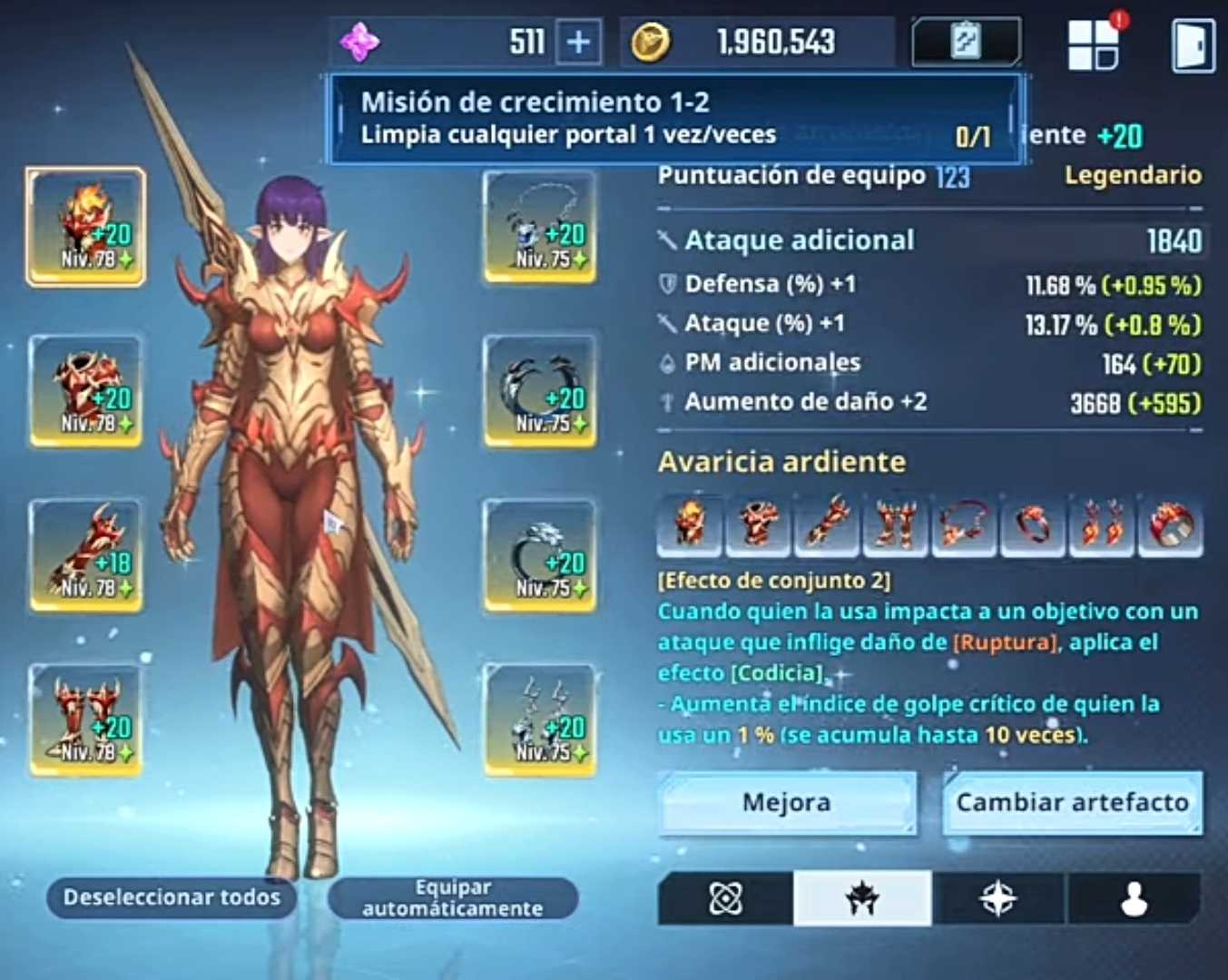The width and height of the screenshot is (1228, 980).
Task: Select the red chest armor slot
Action: coord(86,391)
